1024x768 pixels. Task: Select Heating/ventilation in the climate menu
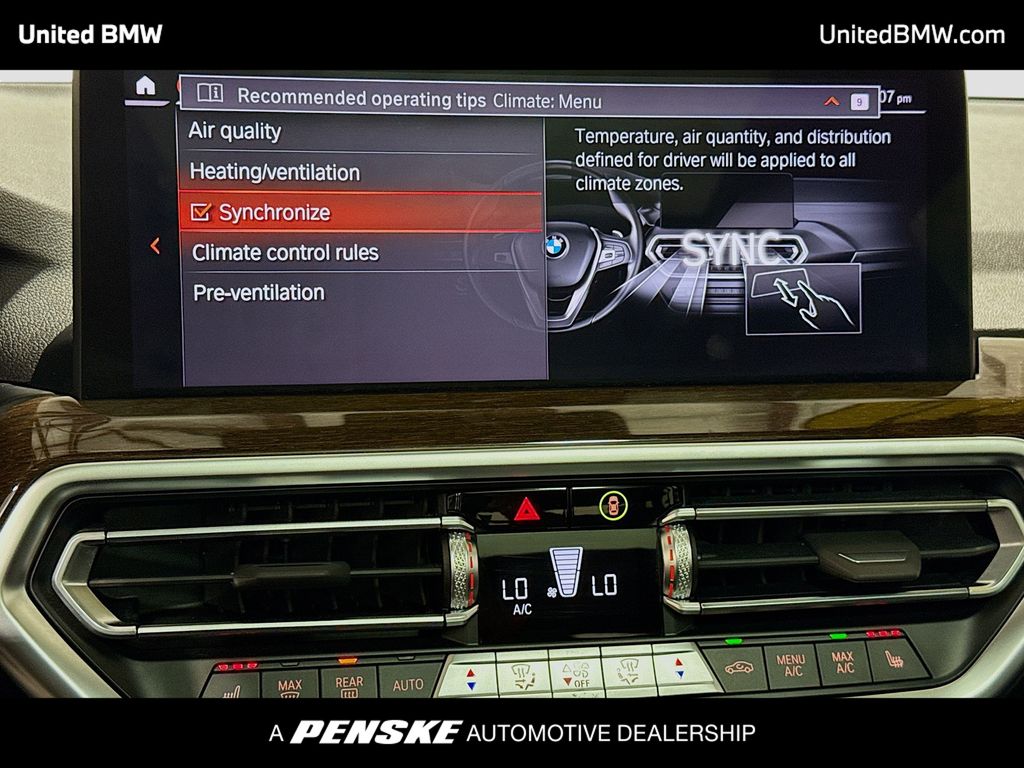[274, 172]
